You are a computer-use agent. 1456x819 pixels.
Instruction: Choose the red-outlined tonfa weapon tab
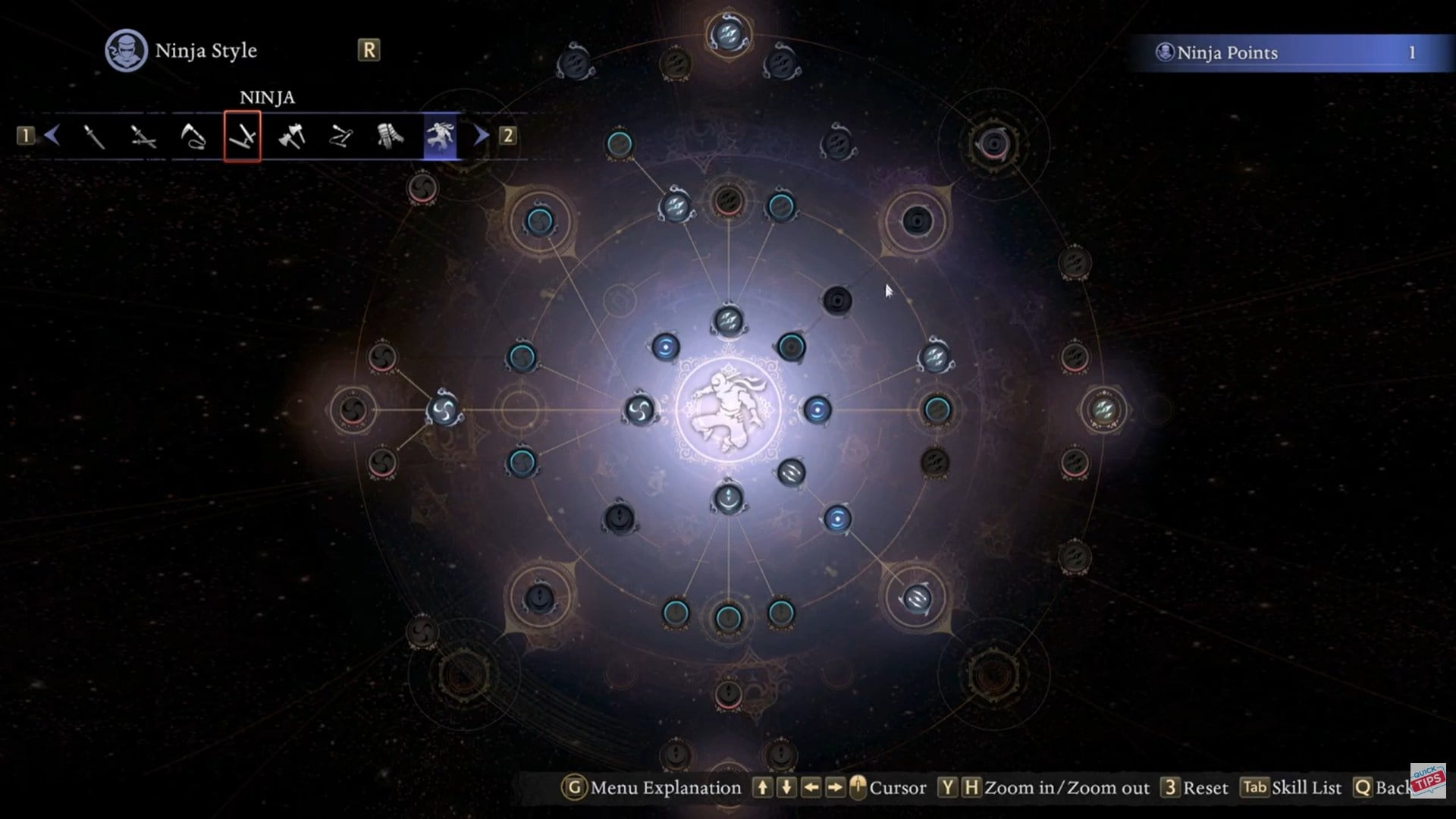(243, 136)
